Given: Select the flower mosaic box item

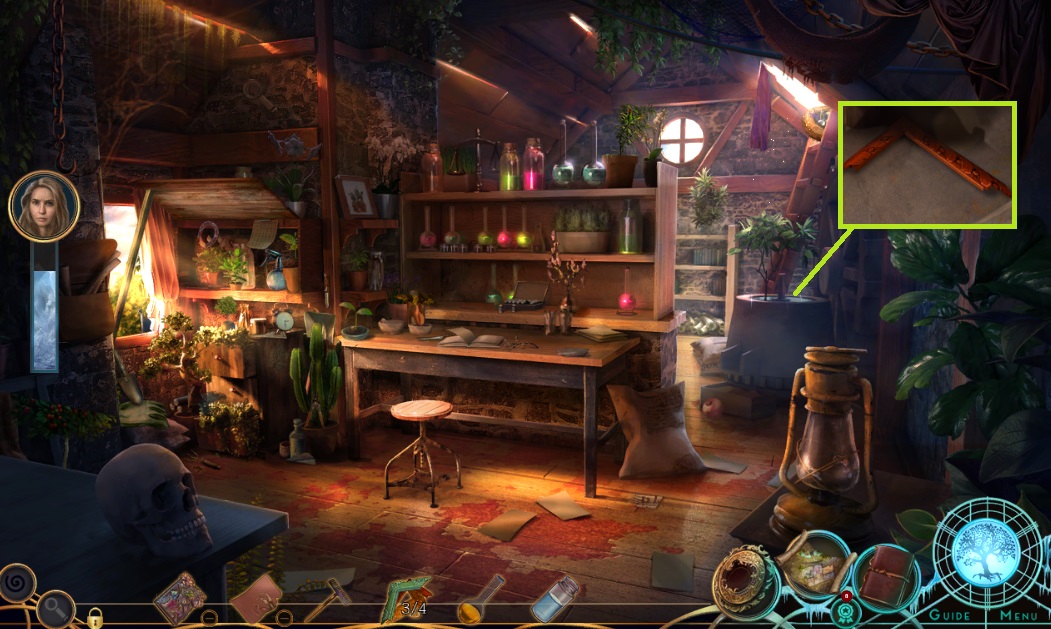Looking at the screenshot, I should pyautogui.click(x=179, y=598).
